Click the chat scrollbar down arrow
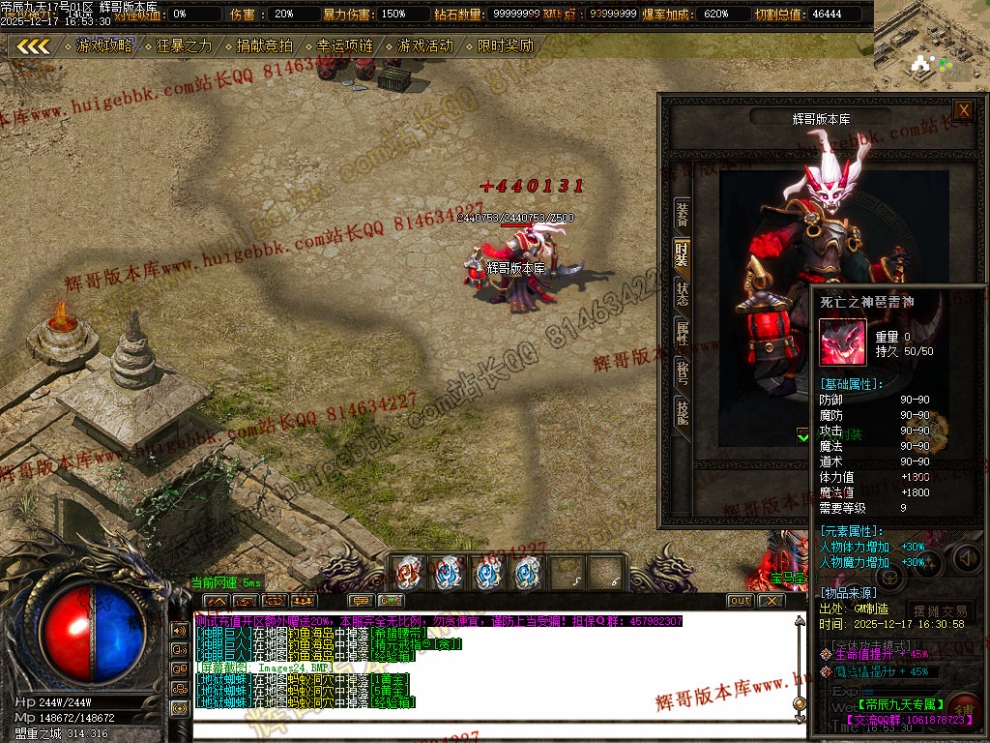Screen dimensions: 990x743 [x=799, y=715]
